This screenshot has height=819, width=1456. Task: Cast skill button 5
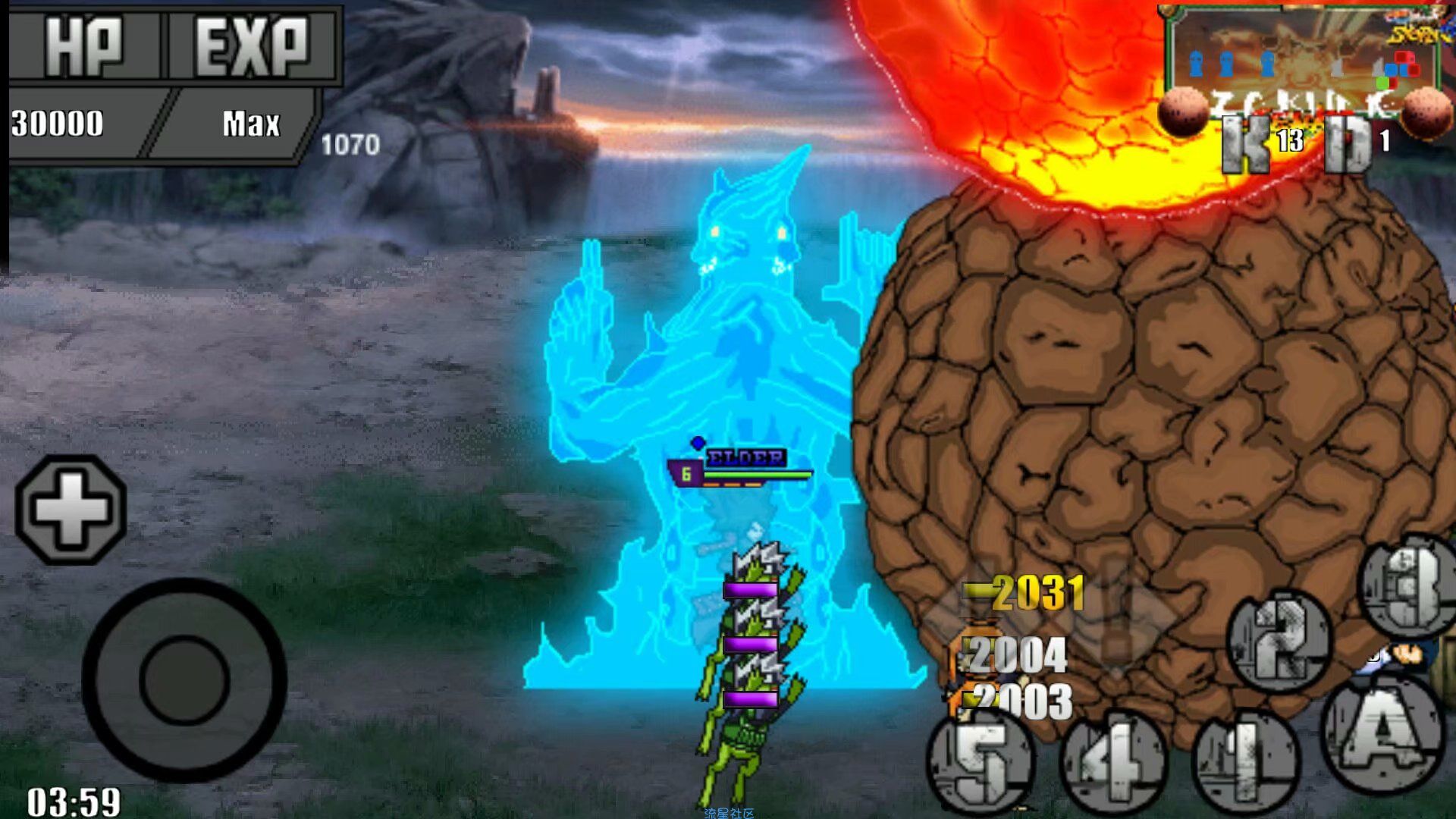coord(982,762)
